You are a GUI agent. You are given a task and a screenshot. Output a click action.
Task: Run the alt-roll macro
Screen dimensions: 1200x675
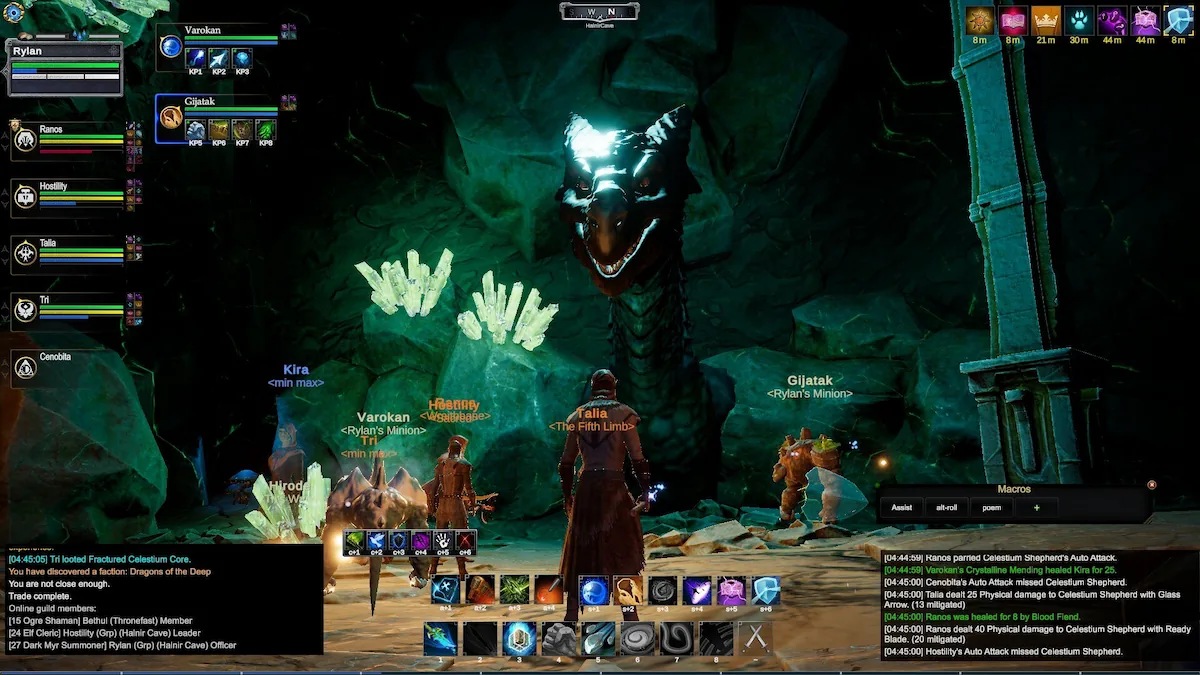(946, 508)
